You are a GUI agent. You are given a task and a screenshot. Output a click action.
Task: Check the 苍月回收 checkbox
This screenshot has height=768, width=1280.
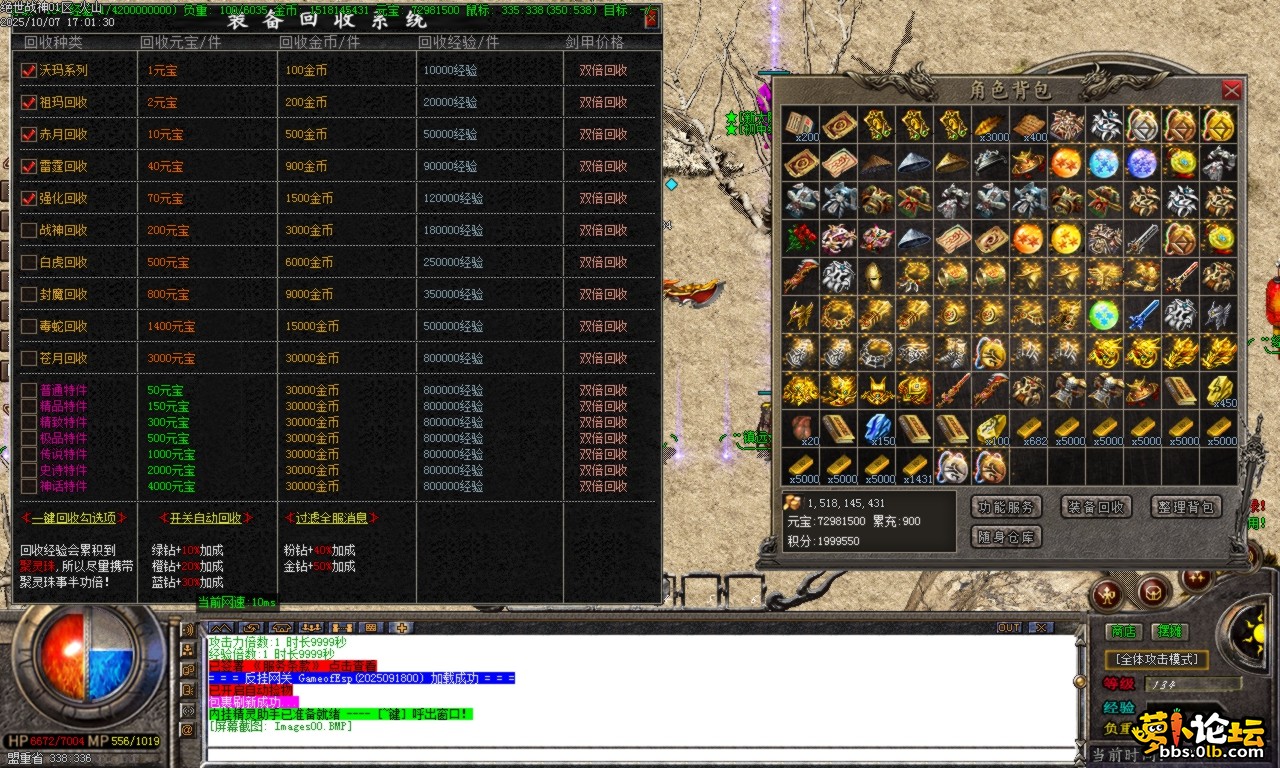(29, 358)
